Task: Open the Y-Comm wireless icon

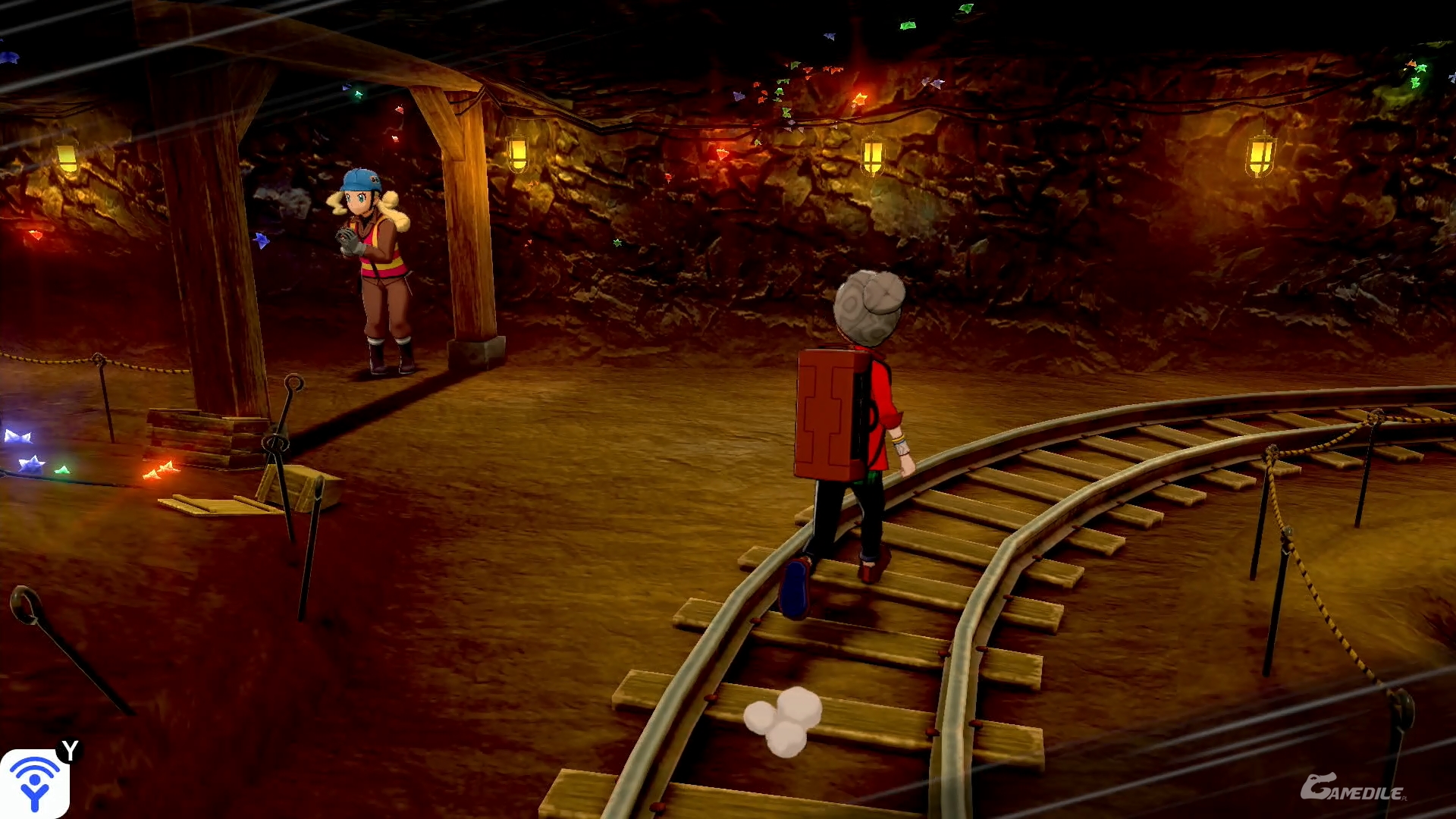Action: (34, 783)
